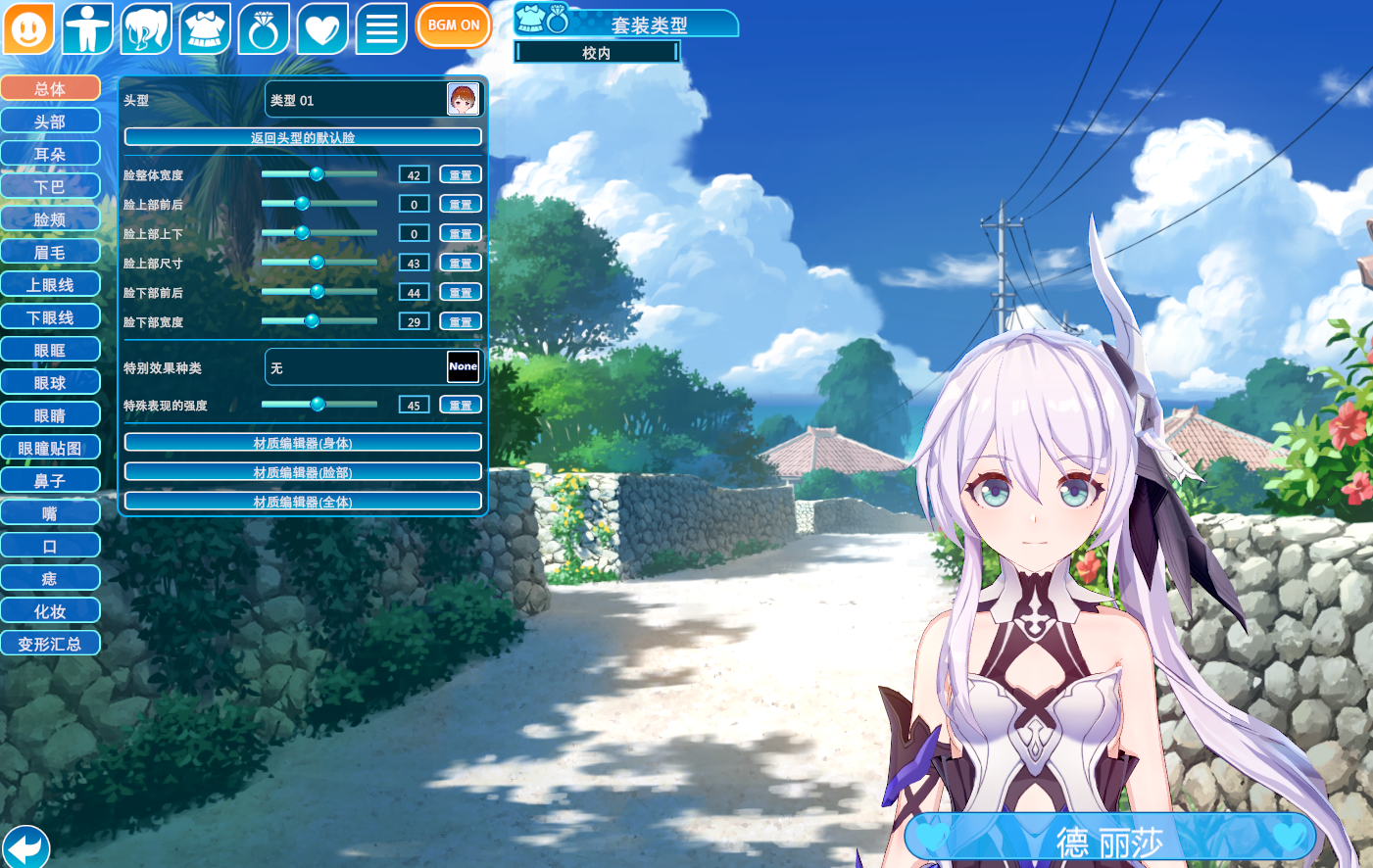Open the body category figure icon
The image size is (1373, 868).
[87, 28]
